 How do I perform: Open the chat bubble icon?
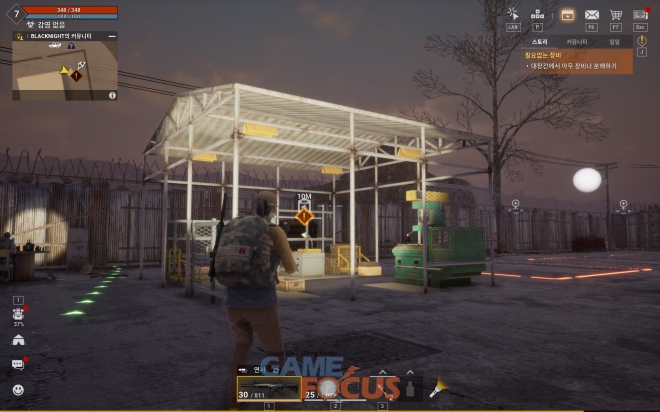(18, 364)
